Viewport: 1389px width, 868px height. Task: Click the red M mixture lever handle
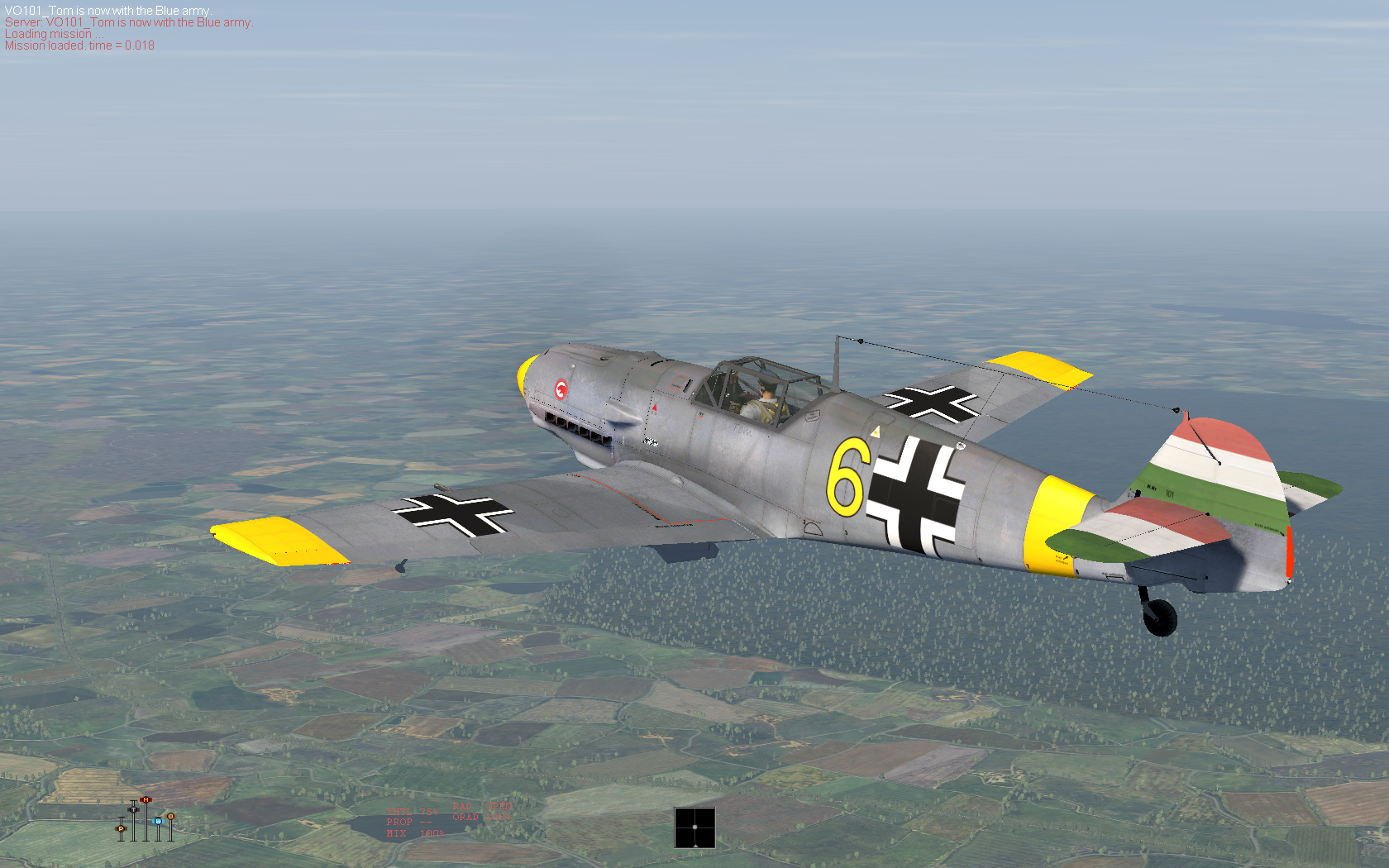pyautogui.click(x=146, y=799)
